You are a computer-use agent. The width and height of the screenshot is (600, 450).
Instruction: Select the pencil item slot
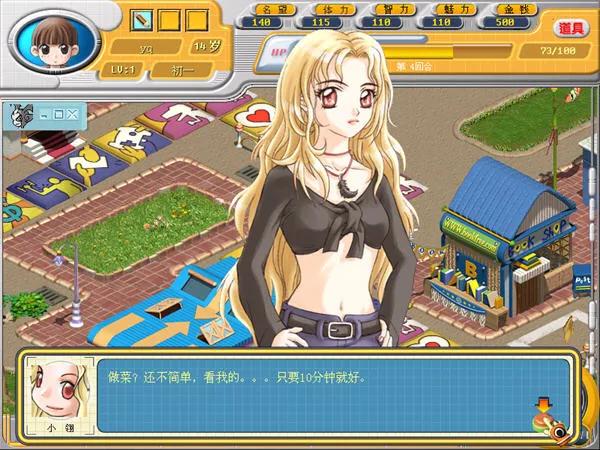point(141,19)
